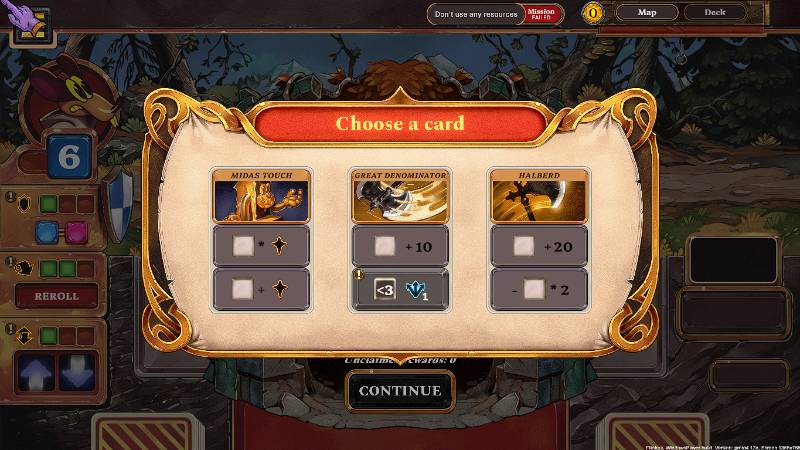Image resolution: width=800 pixels, height=450 pixels.
Task: Click the Reroll button
Action: [54, 297]
